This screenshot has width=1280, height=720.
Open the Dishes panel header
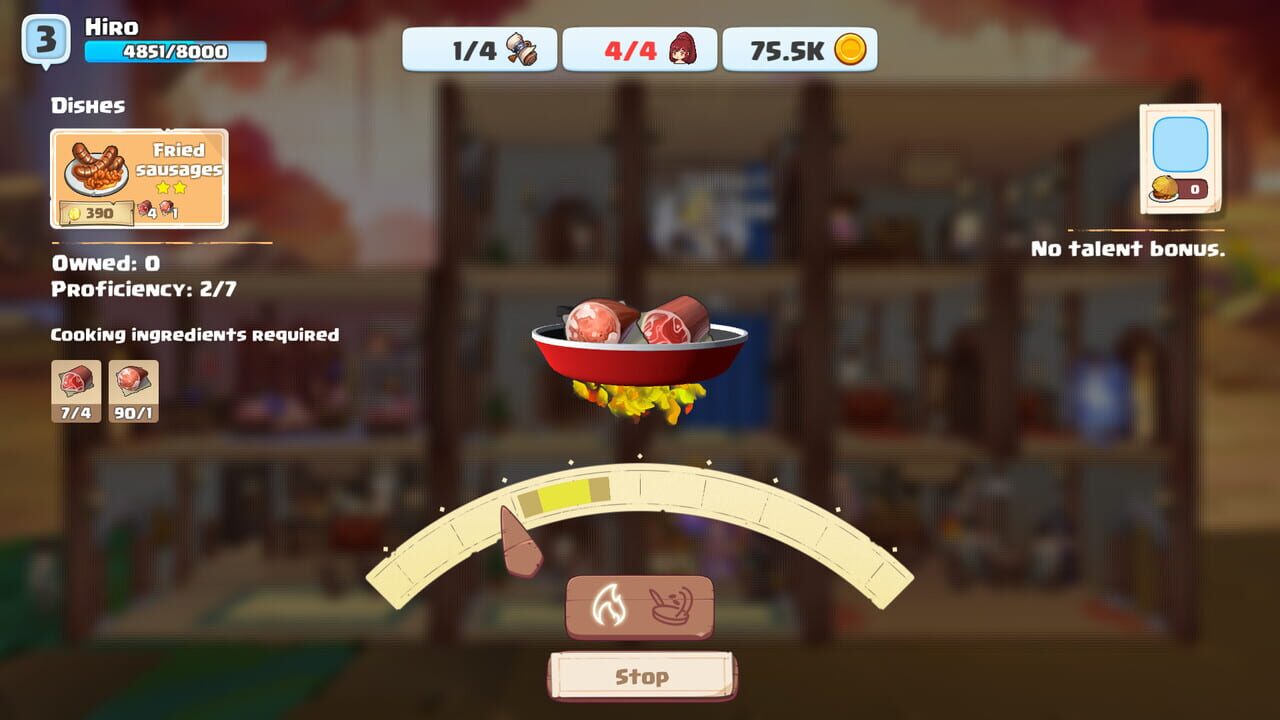coord(88,105)
